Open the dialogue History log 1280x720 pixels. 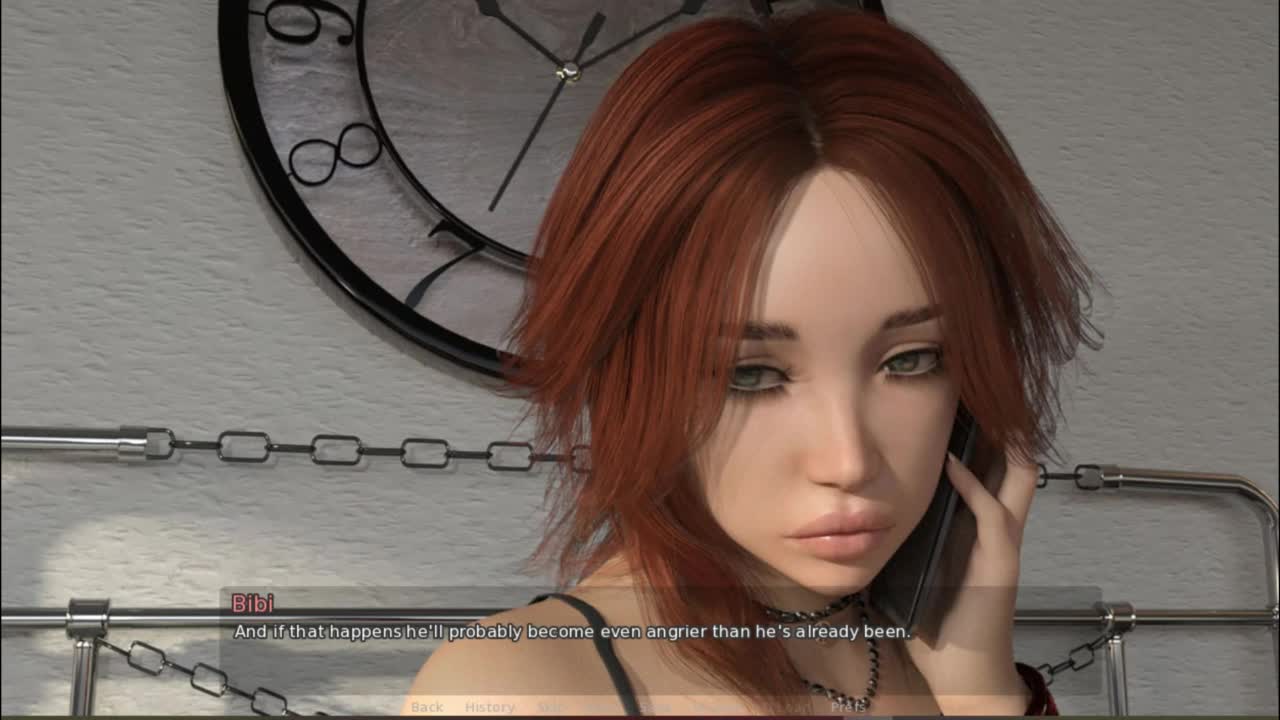(x=490, y=707)
